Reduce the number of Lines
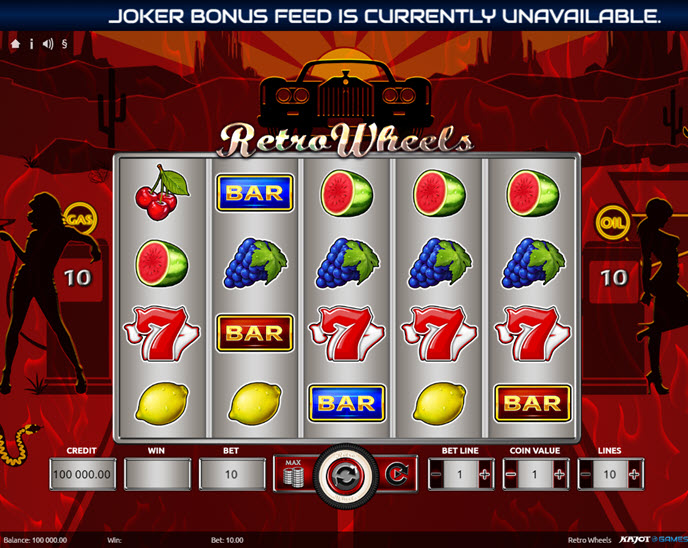The height and width of the screenshot is (548, 688). (x=585, y=474)
